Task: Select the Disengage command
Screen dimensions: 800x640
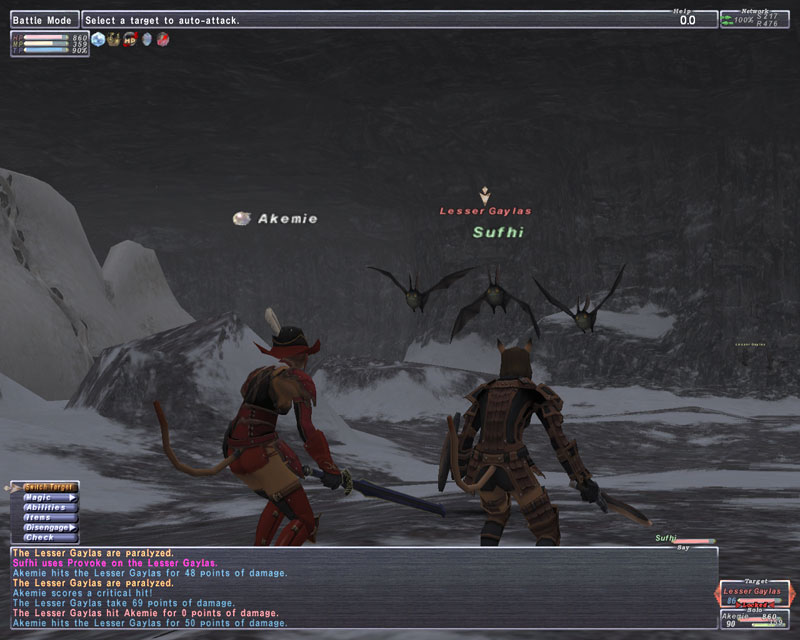Action: click(x=50, y=527)
